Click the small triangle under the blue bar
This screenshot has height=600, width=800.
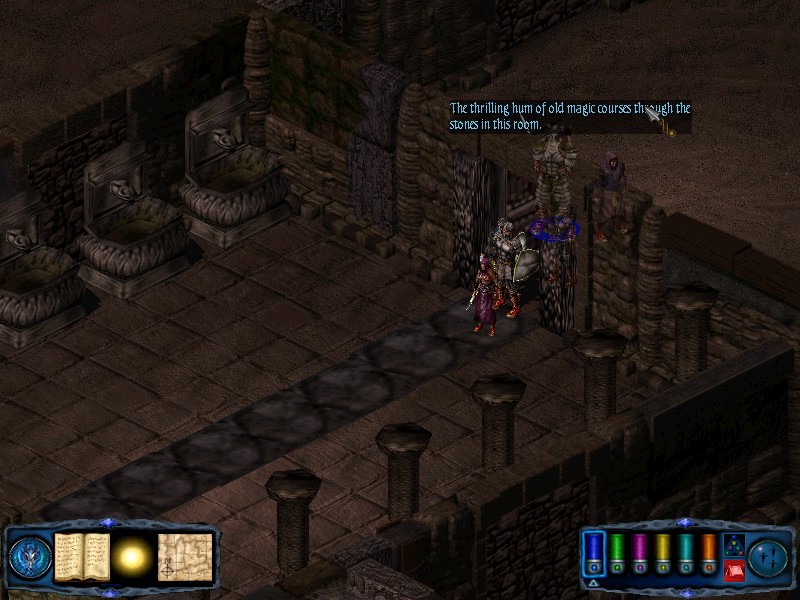tap(593, 583)
